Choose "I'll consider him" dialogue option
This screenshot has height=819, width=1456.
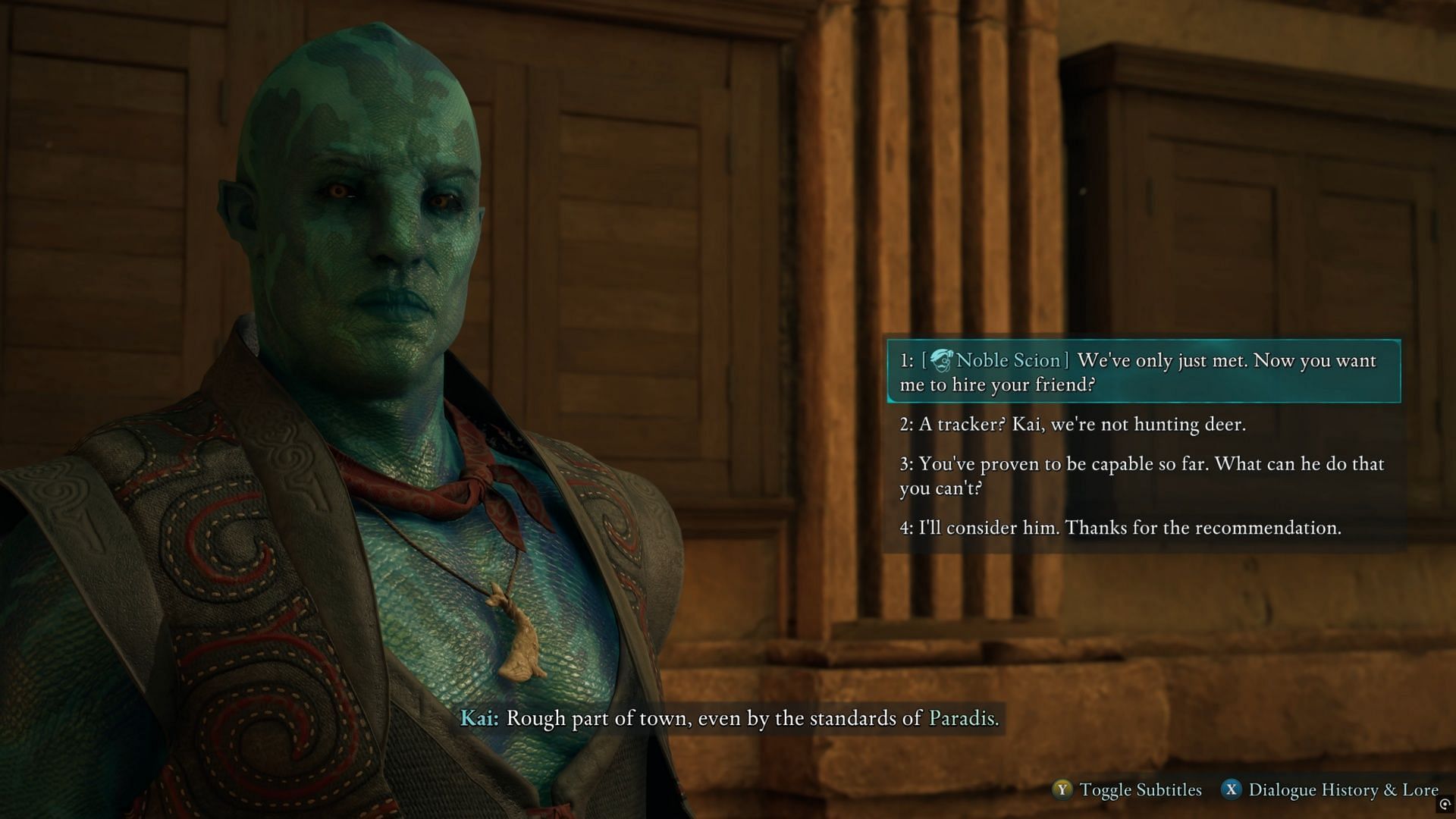[x=1120, y=528]
